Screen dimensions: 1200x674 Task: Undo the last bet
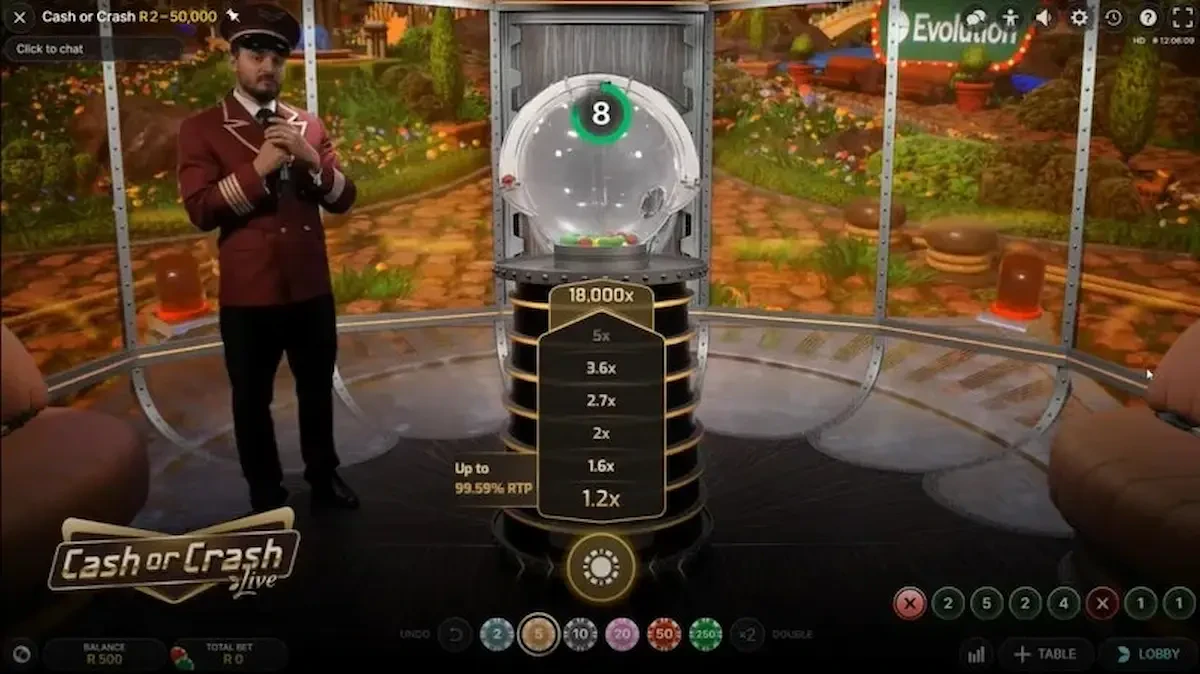(x=455, y=634)
